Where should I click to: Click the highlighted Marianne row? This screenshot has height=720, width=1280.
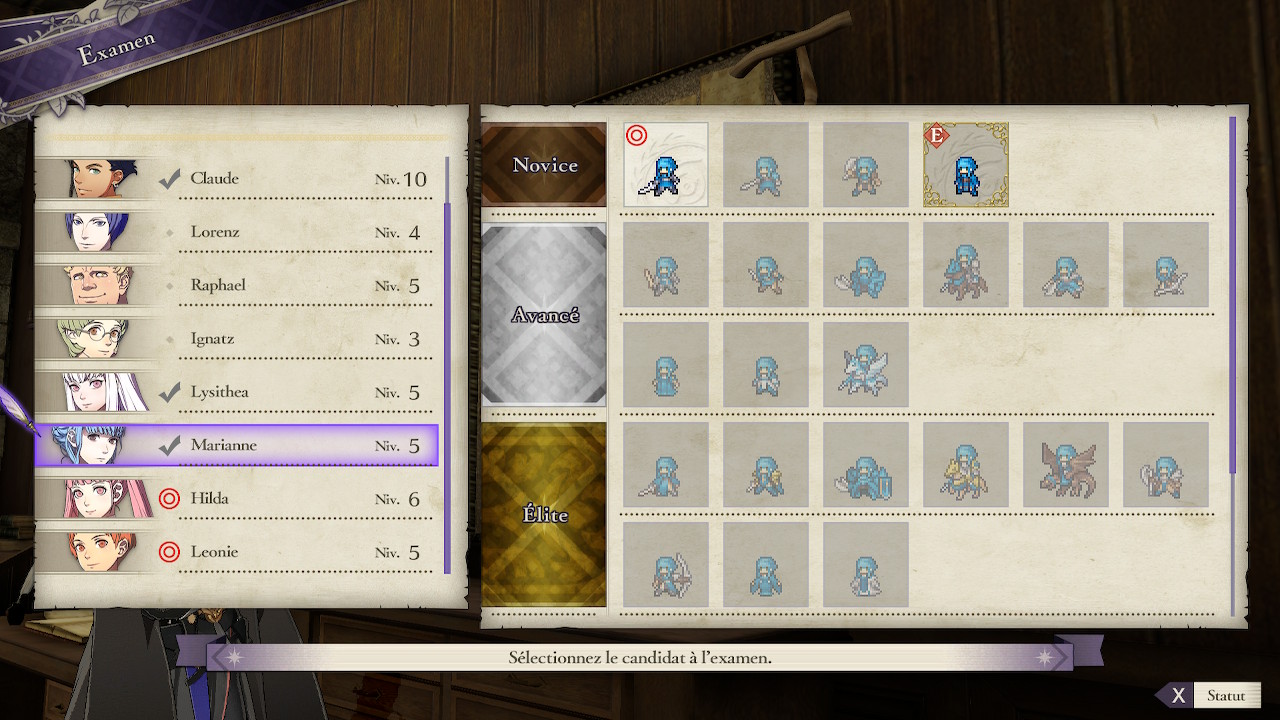(x=236, y=445)
